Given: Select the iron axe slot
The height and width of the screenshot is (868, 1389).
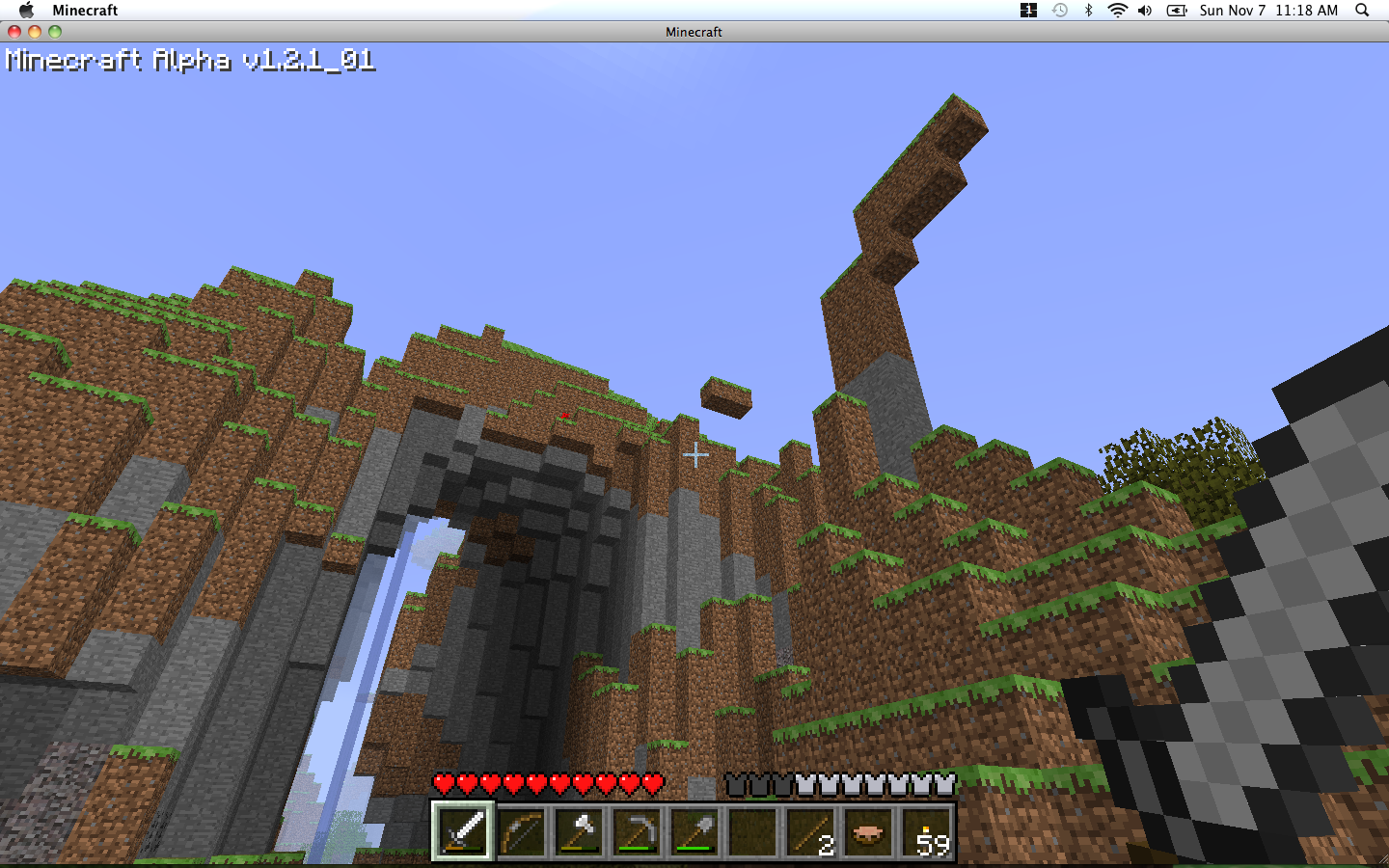Looking at the screenshot, I should pyautogui.click(x=579, y=831).
